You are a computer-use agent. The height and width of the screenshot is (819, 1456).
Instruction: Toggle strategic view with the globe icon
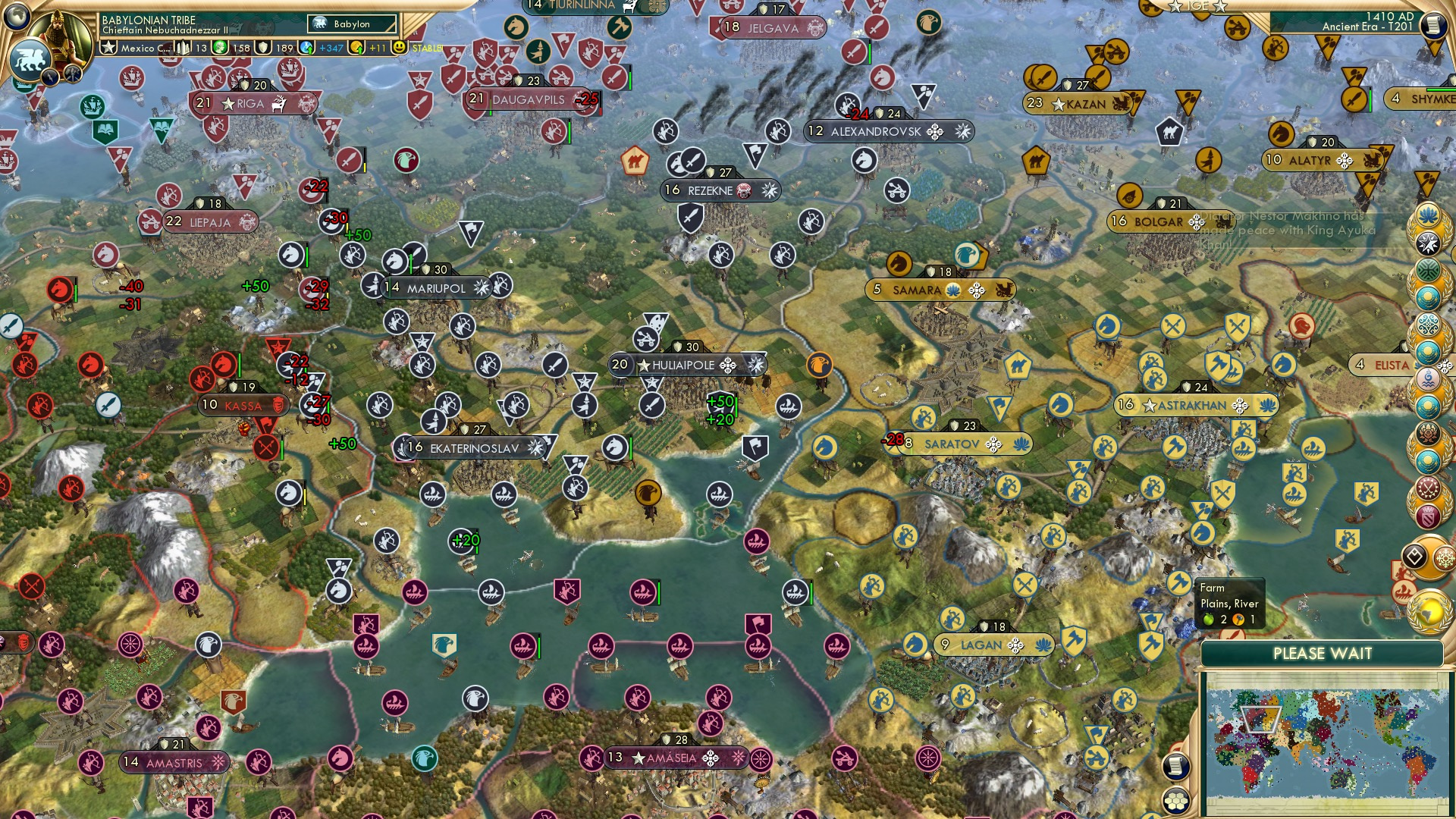point(17,16)
